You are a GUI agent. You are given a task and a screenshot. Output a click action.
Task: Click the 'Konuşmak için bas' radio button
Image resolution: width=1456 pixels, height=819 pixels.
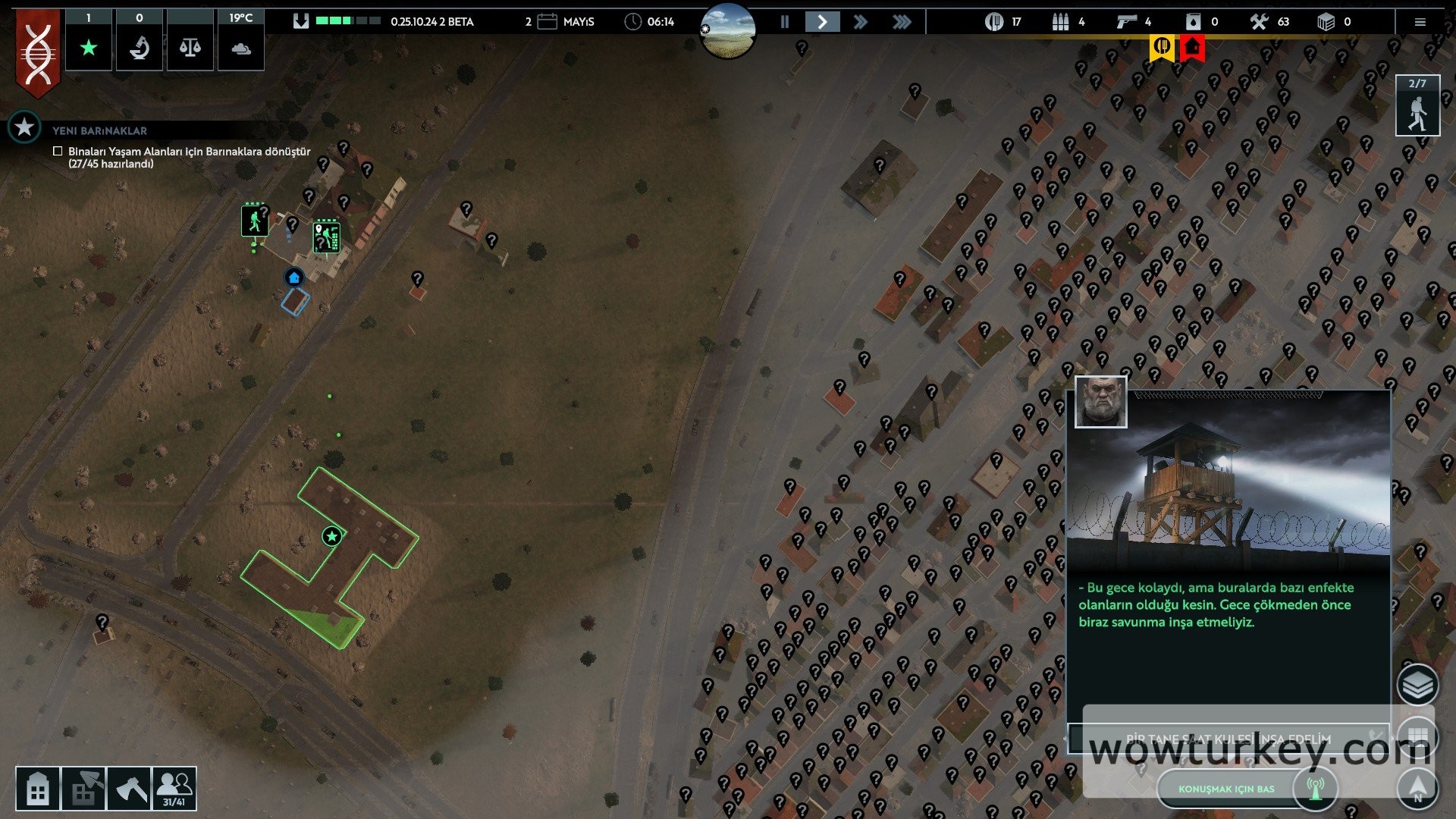click(1226, 789)
